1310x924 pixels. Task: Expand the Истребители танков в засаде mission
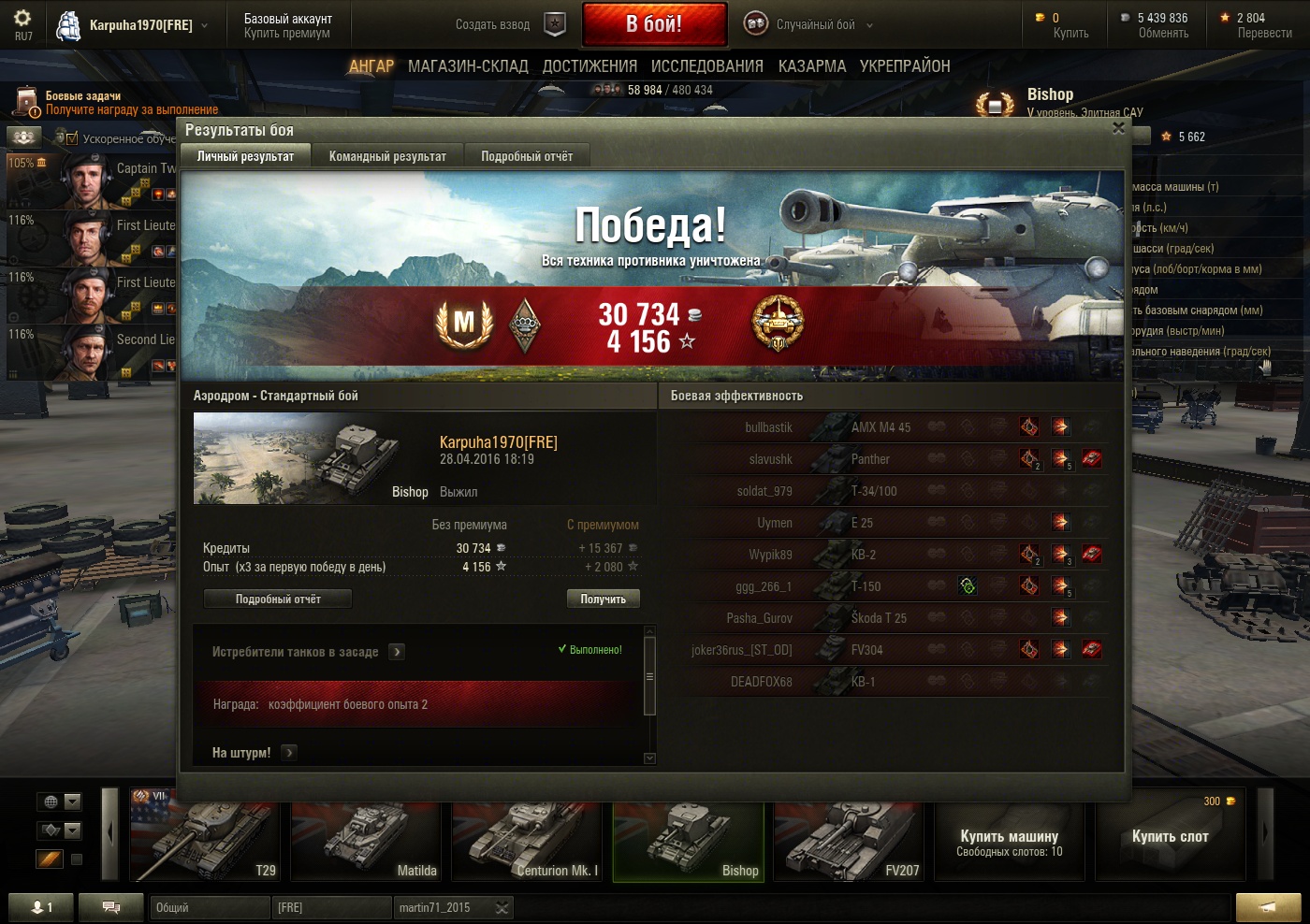(x=397, y=652)
